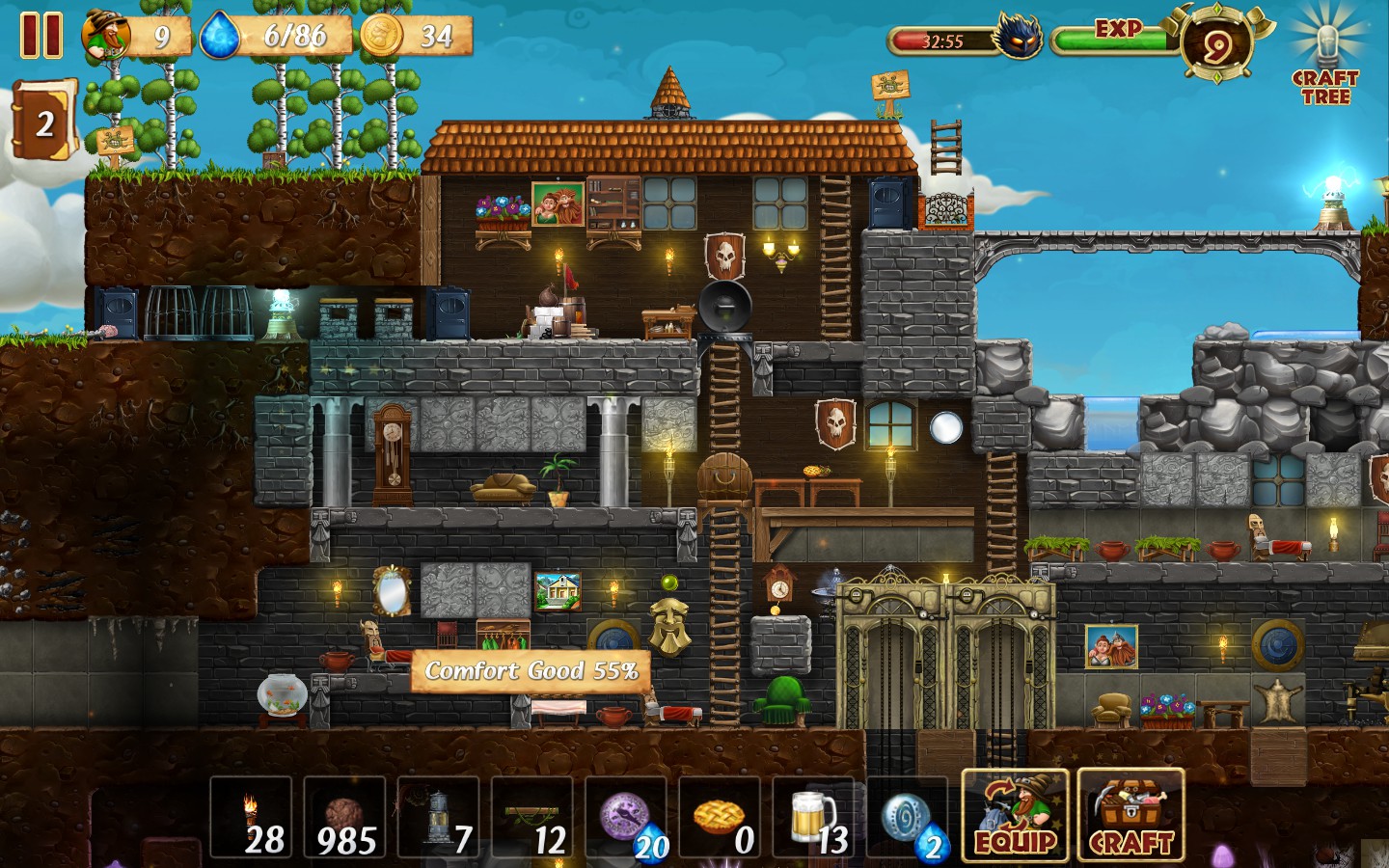
Task: Click the monster wave head icon
Action: point(1019,40)
